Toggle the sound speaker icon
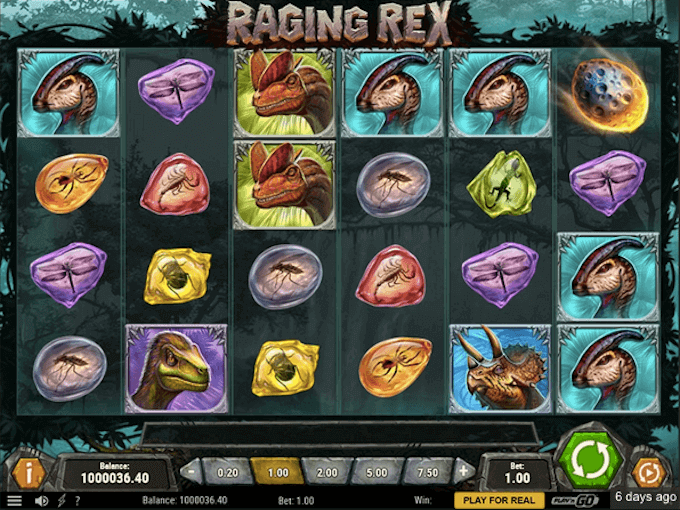This screenshot has height=510, width=680. click(41, 500)
